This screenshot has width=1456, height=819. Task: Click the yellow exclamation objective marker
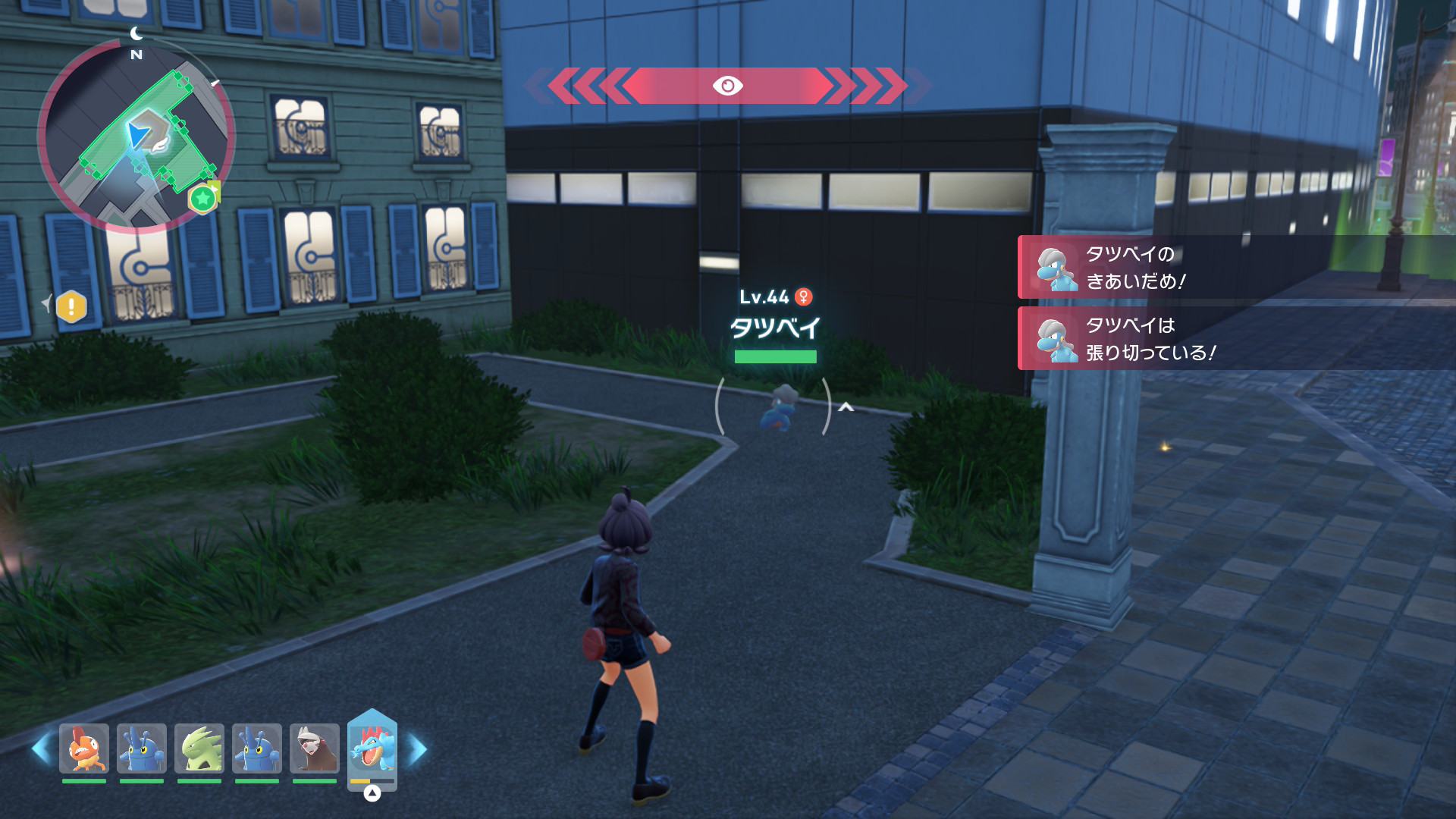click(72, 307)
